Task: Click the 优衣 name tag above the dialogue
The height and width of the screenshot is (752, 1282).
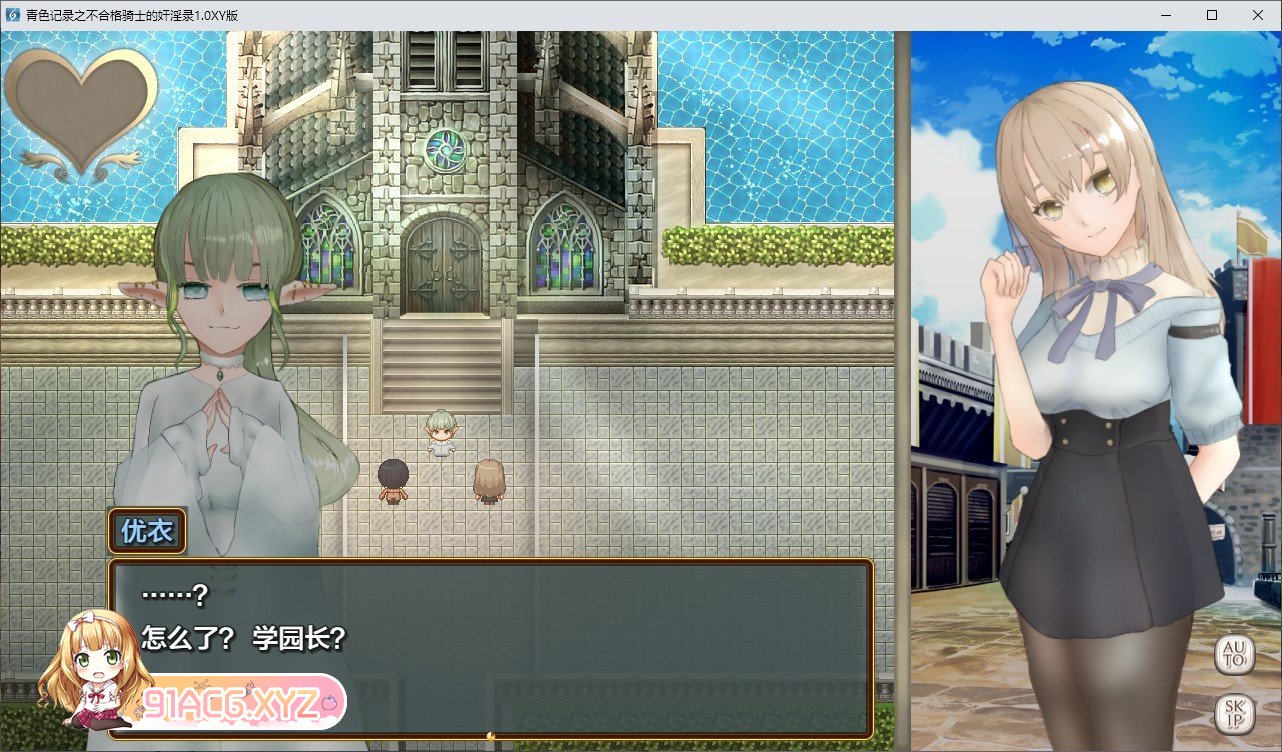Action: (x=148, y=531)
